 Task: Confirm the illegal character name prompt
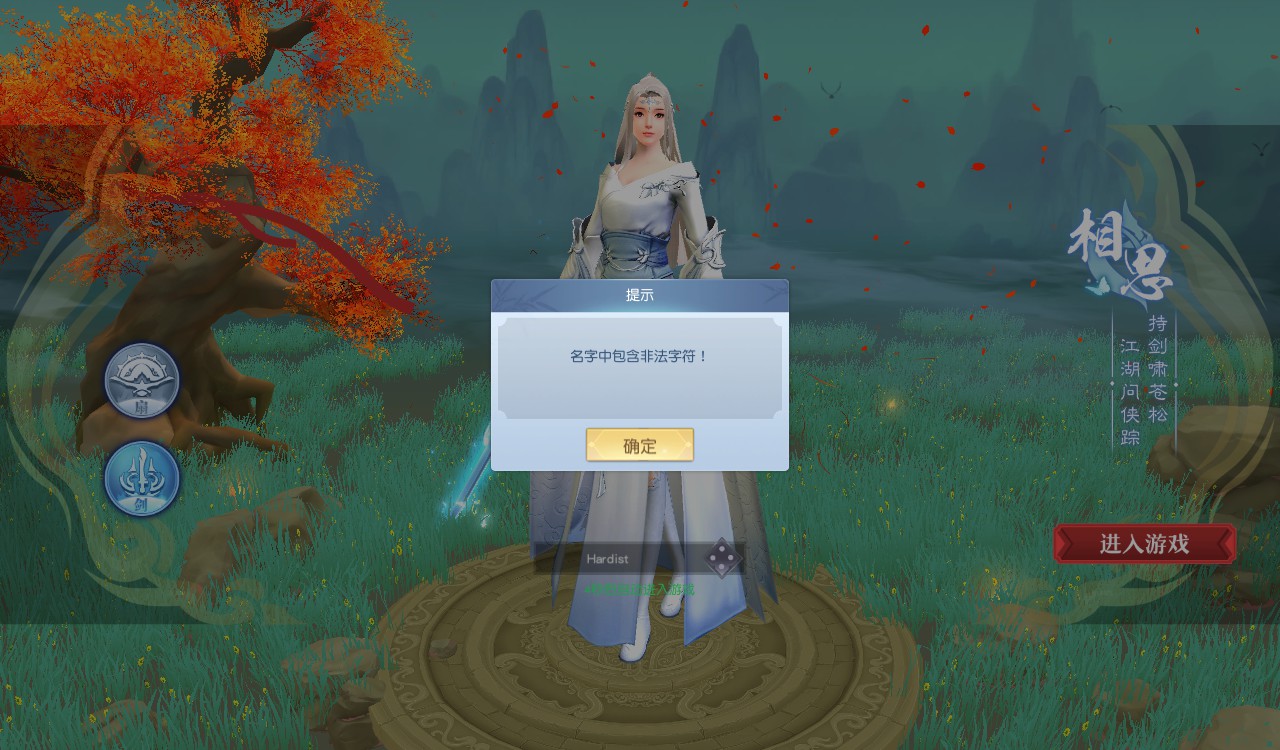pyautogui.click(x=639, y=444)
